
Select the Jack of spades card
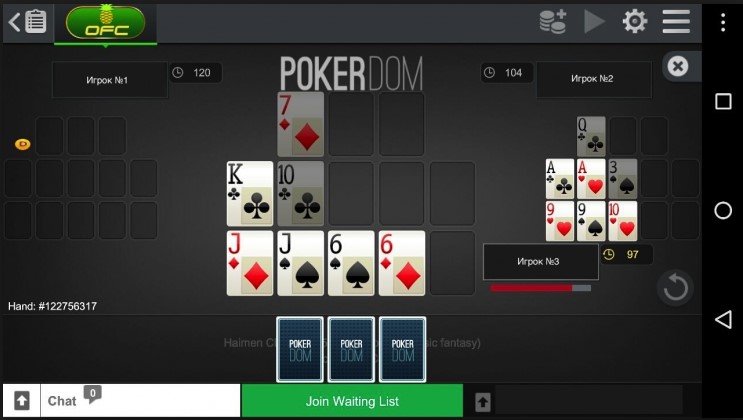point(300,263)
